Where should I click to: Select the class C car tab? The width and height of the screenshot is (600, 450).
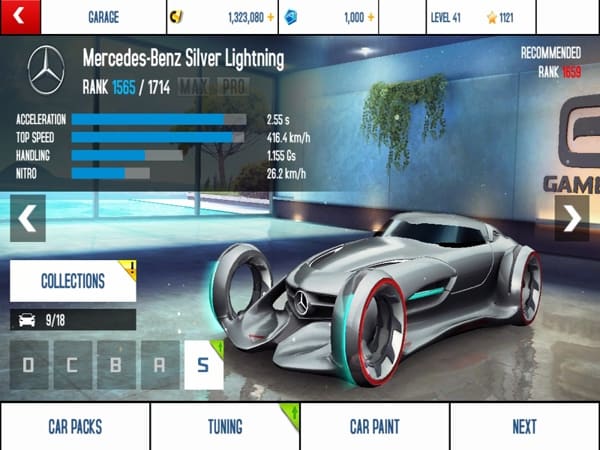point(72,365)
